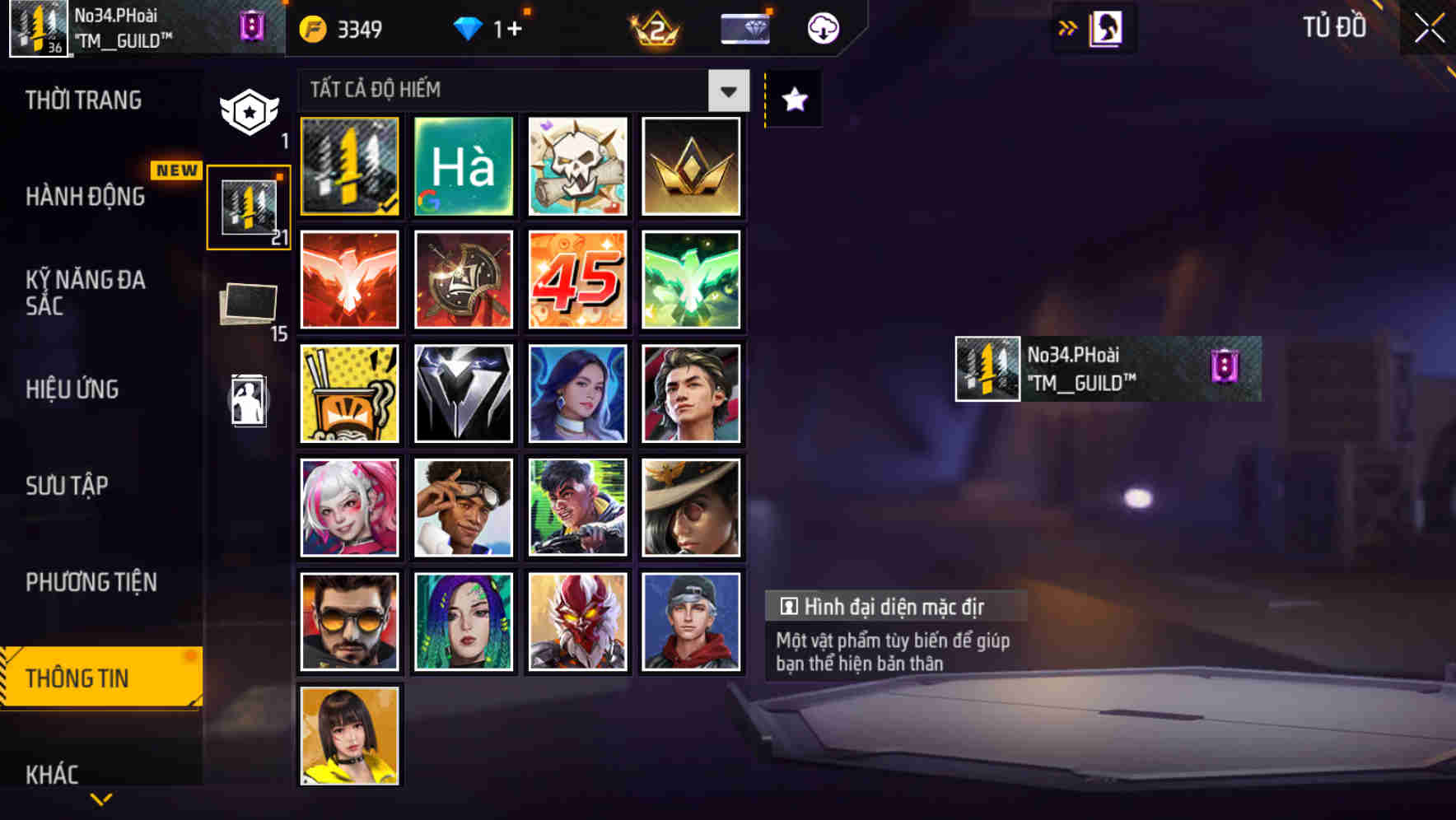Open the player card for No34.PHoài
The image size is (1456, 820).
[1106, 369]
